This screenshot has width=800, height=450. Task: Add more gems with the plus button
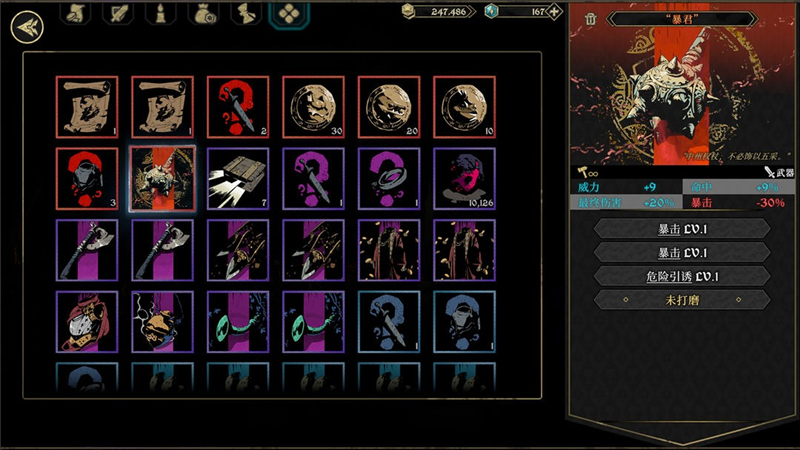tap(554, 12)
